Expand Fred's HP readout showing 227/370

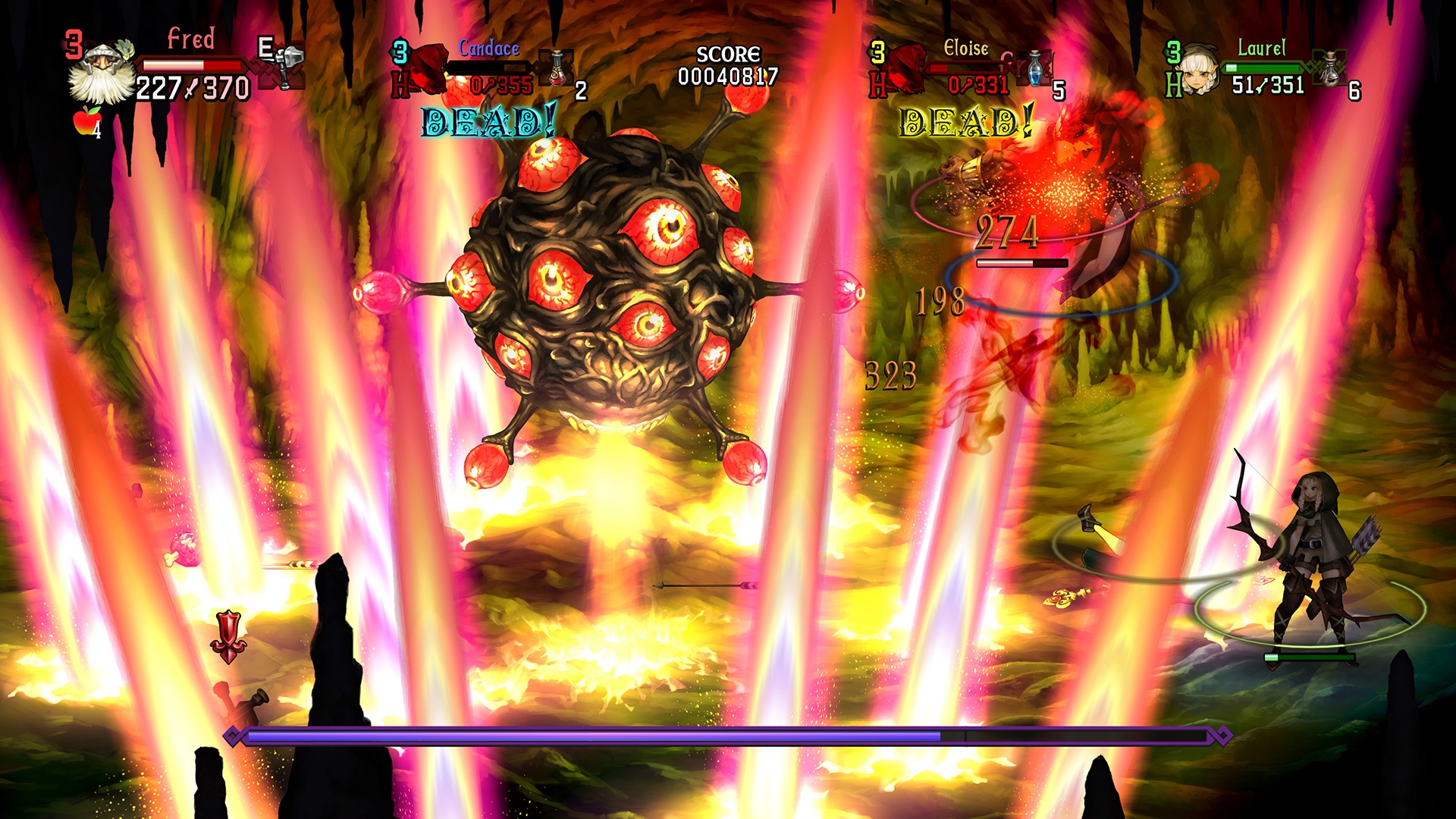192,89
